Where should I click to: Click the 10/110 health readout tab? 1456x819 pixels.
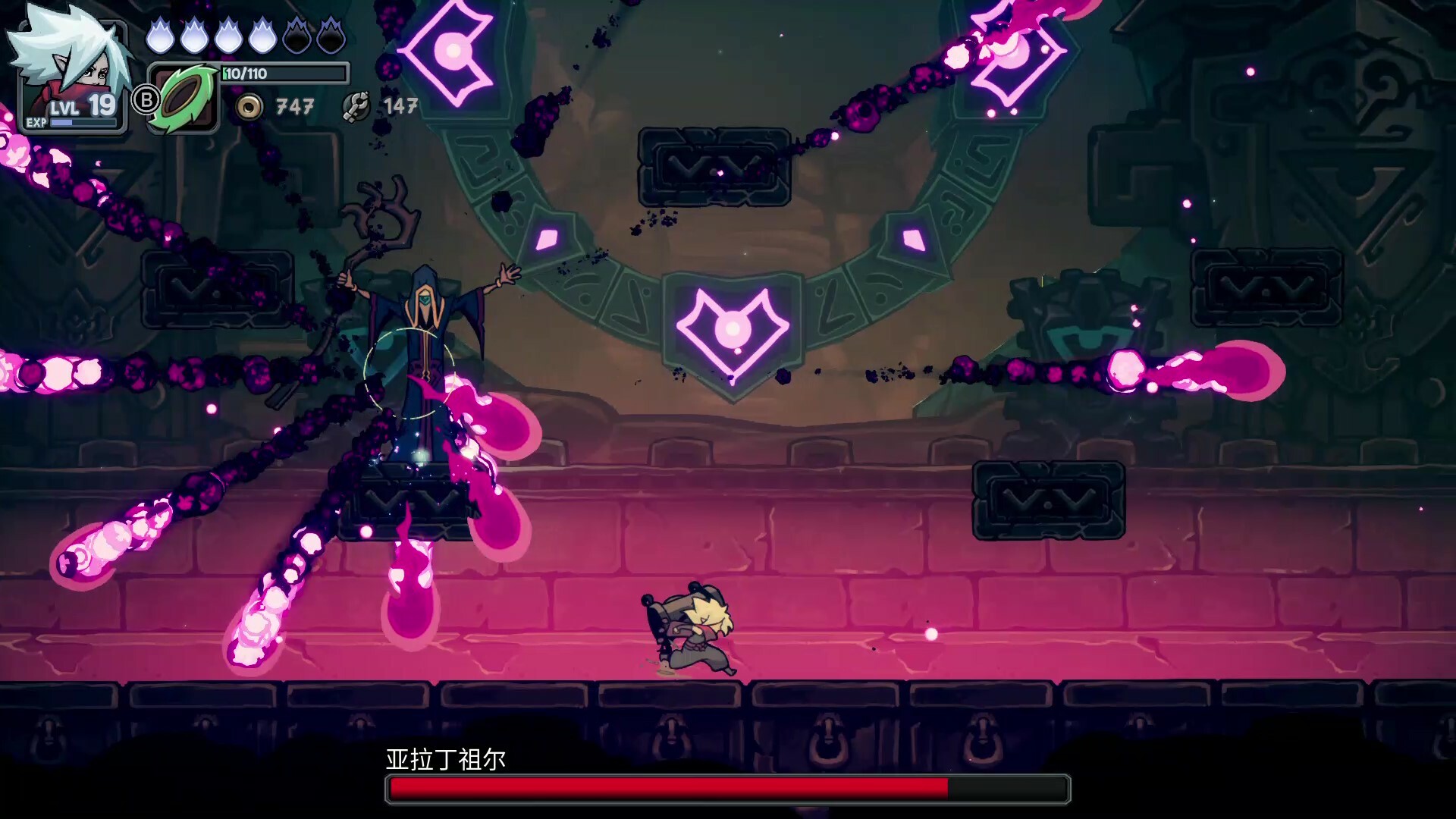pyautogui.click(x=243, y=74)
